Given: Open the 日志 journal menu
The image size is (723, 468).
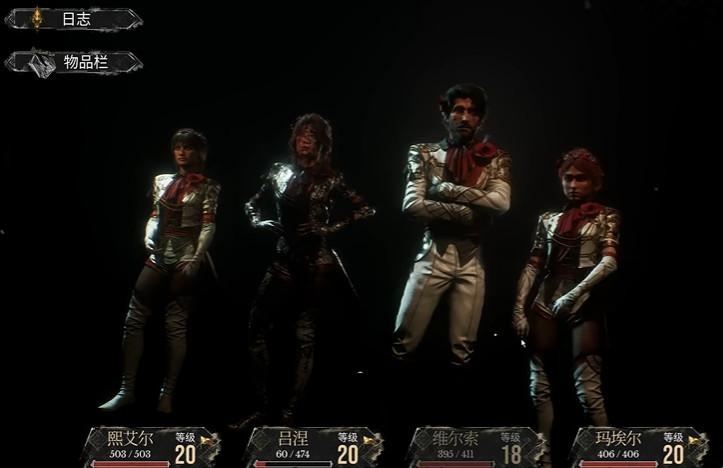Looking at the screenshot, I should click(x=74, y=20).
